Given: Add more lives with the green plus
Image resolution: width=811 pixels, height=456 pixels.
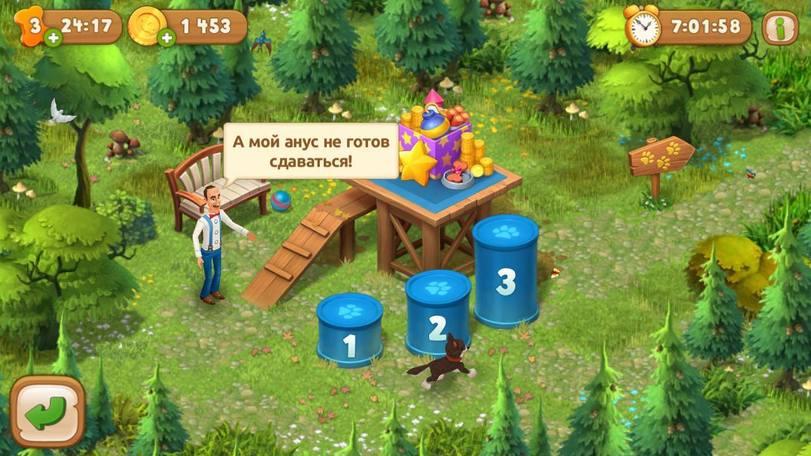Looking at the screenshot, I should point(52,39).
